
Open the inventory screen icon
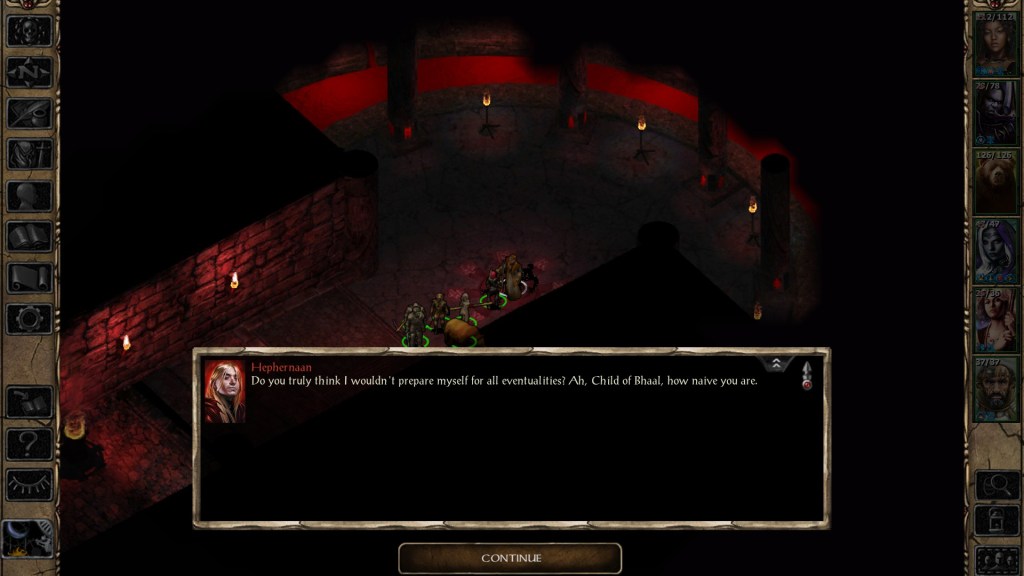(x=29, y=154)
